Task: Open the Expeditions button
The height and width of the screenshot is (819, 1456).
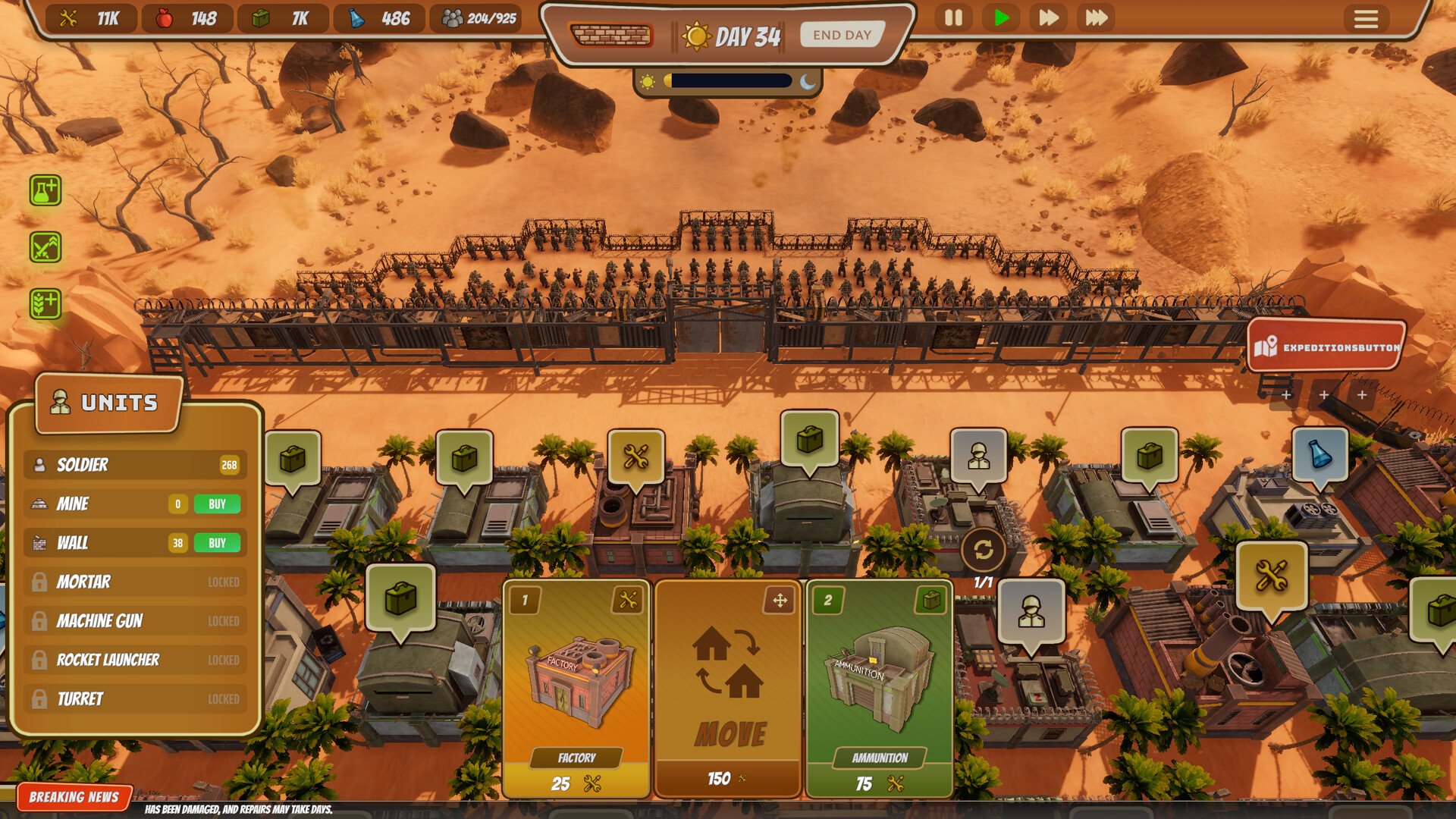Action: pos(1326,347)
